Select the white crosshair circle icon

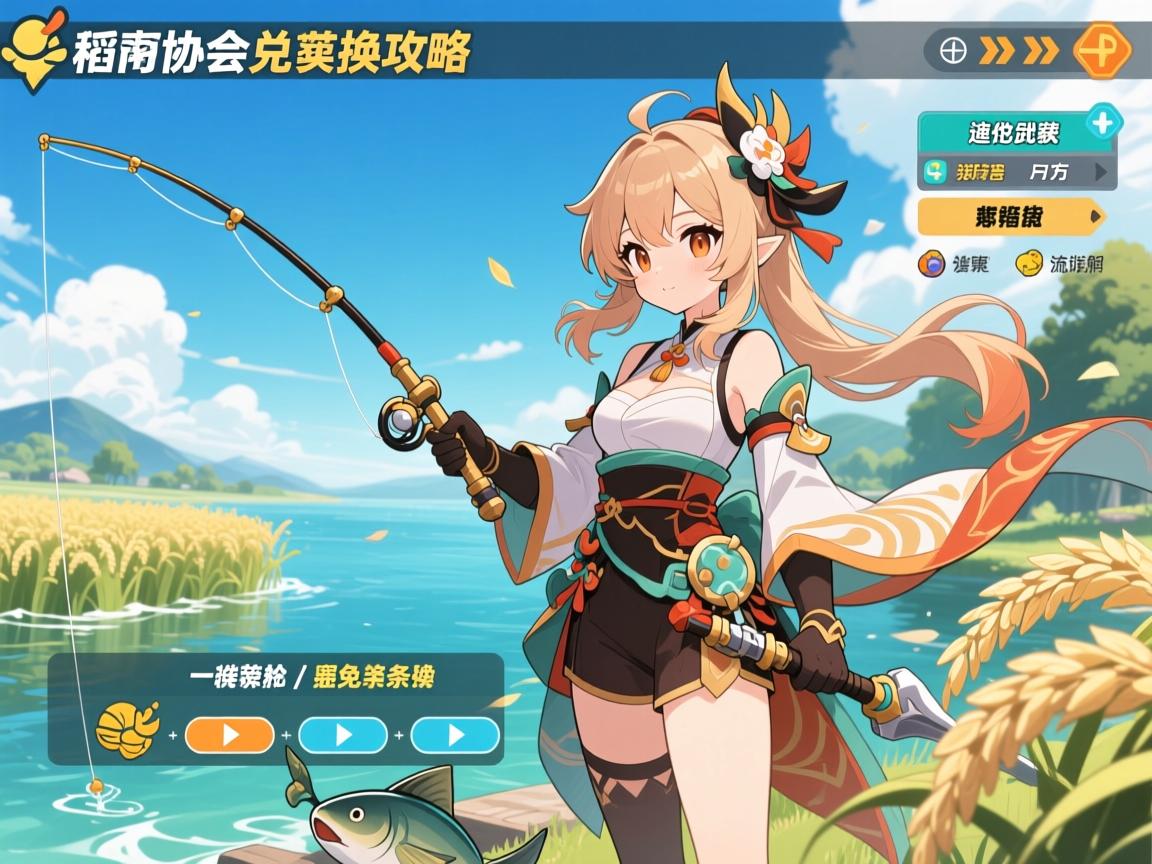(x=953, y=50)
